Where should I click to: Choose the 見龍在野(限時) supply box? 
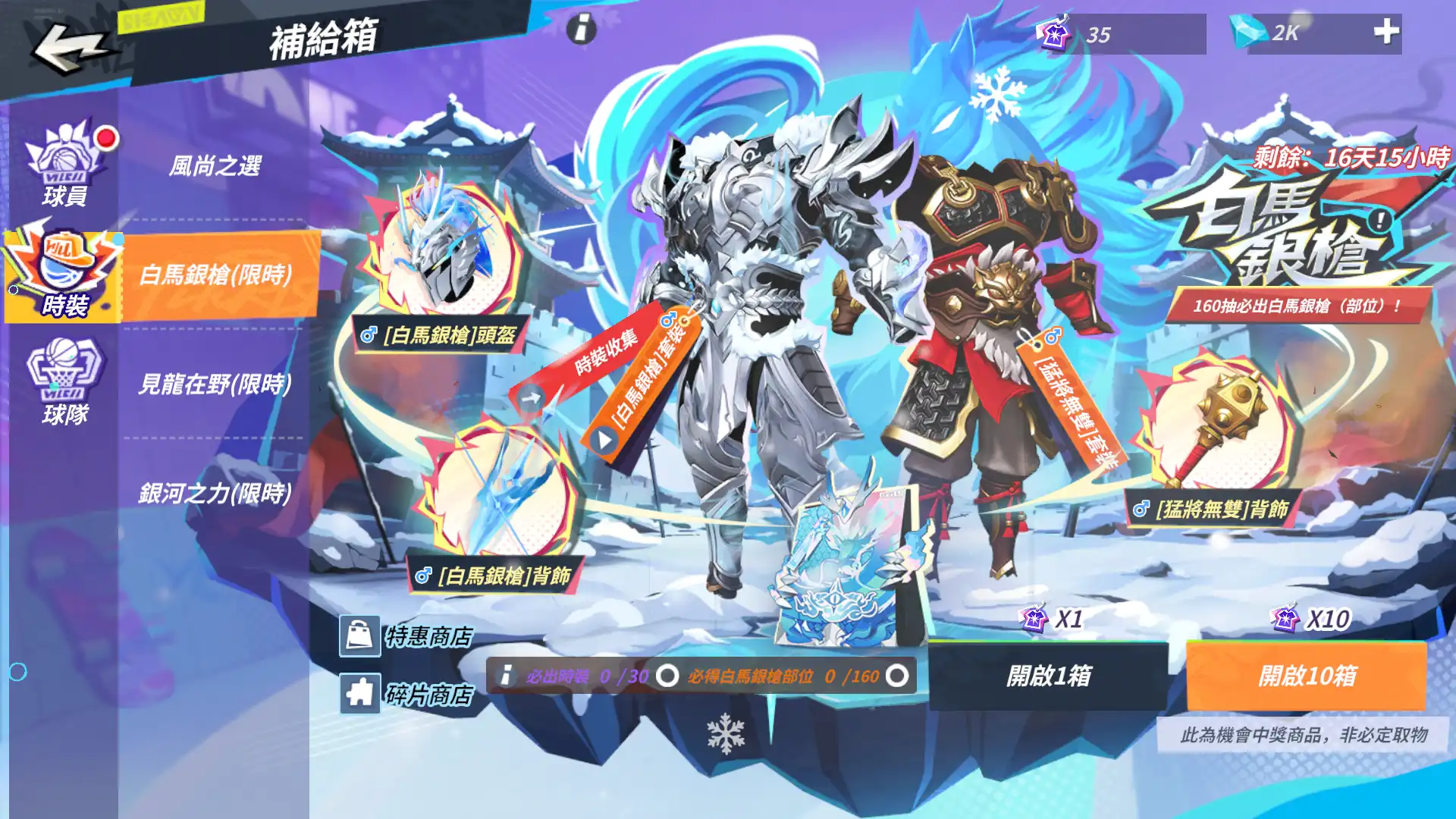pyautogui.click(x=215, y=384)
